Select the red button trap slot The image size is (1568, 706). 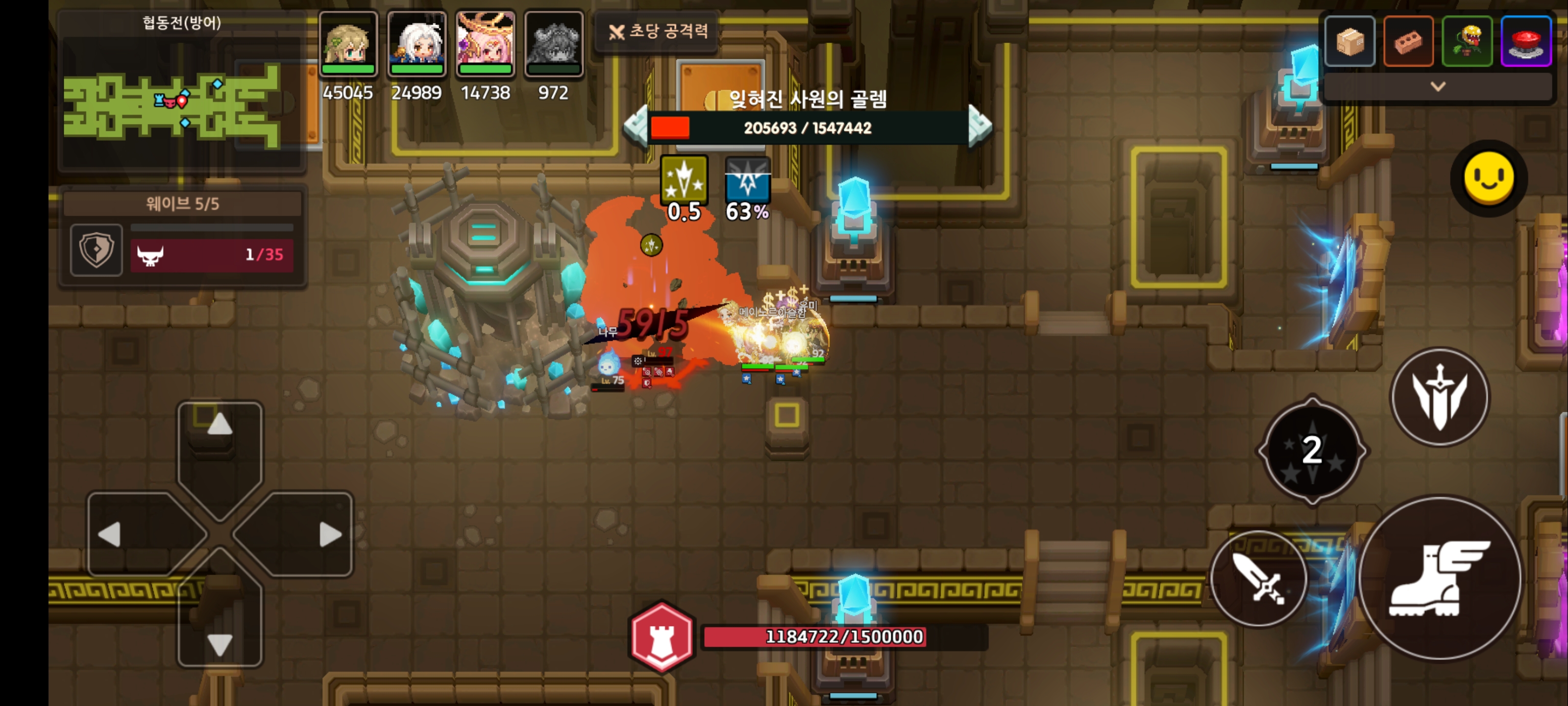pyautogui.click(x=1525, y=41)
